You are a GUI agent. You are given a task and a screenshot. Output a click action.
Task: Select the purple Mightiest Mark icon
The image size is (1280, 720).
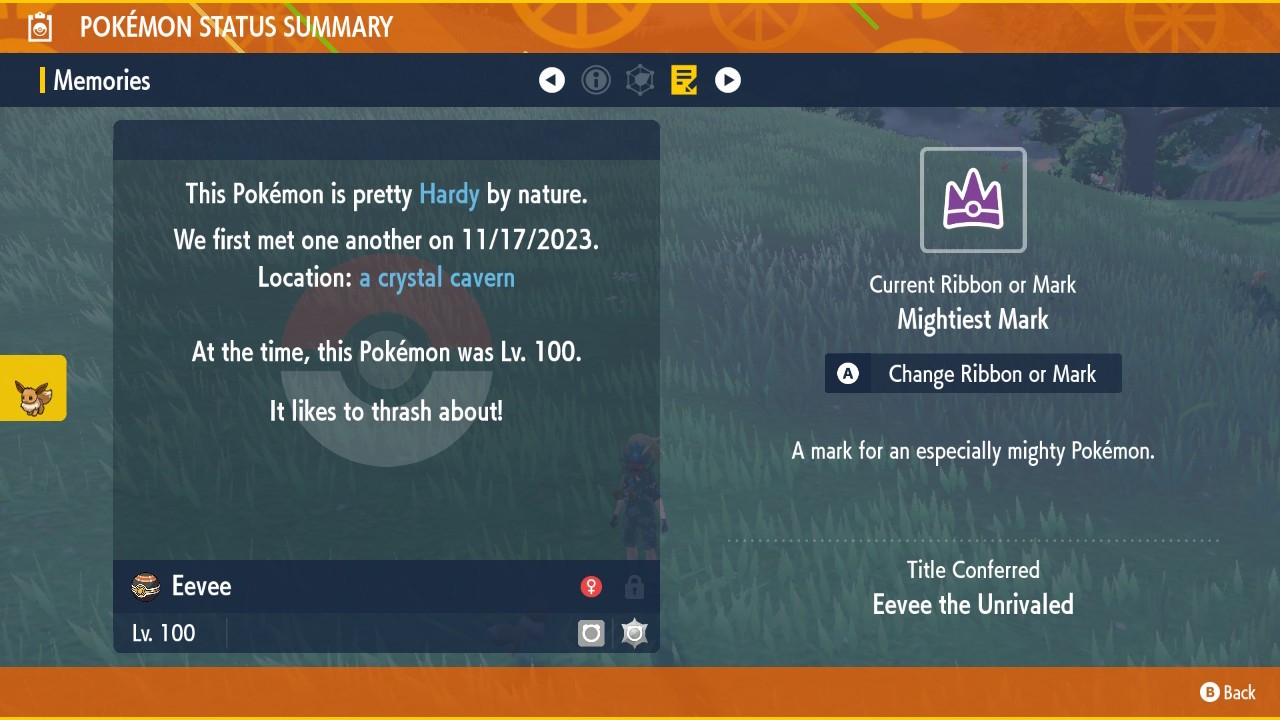[973, 200]
